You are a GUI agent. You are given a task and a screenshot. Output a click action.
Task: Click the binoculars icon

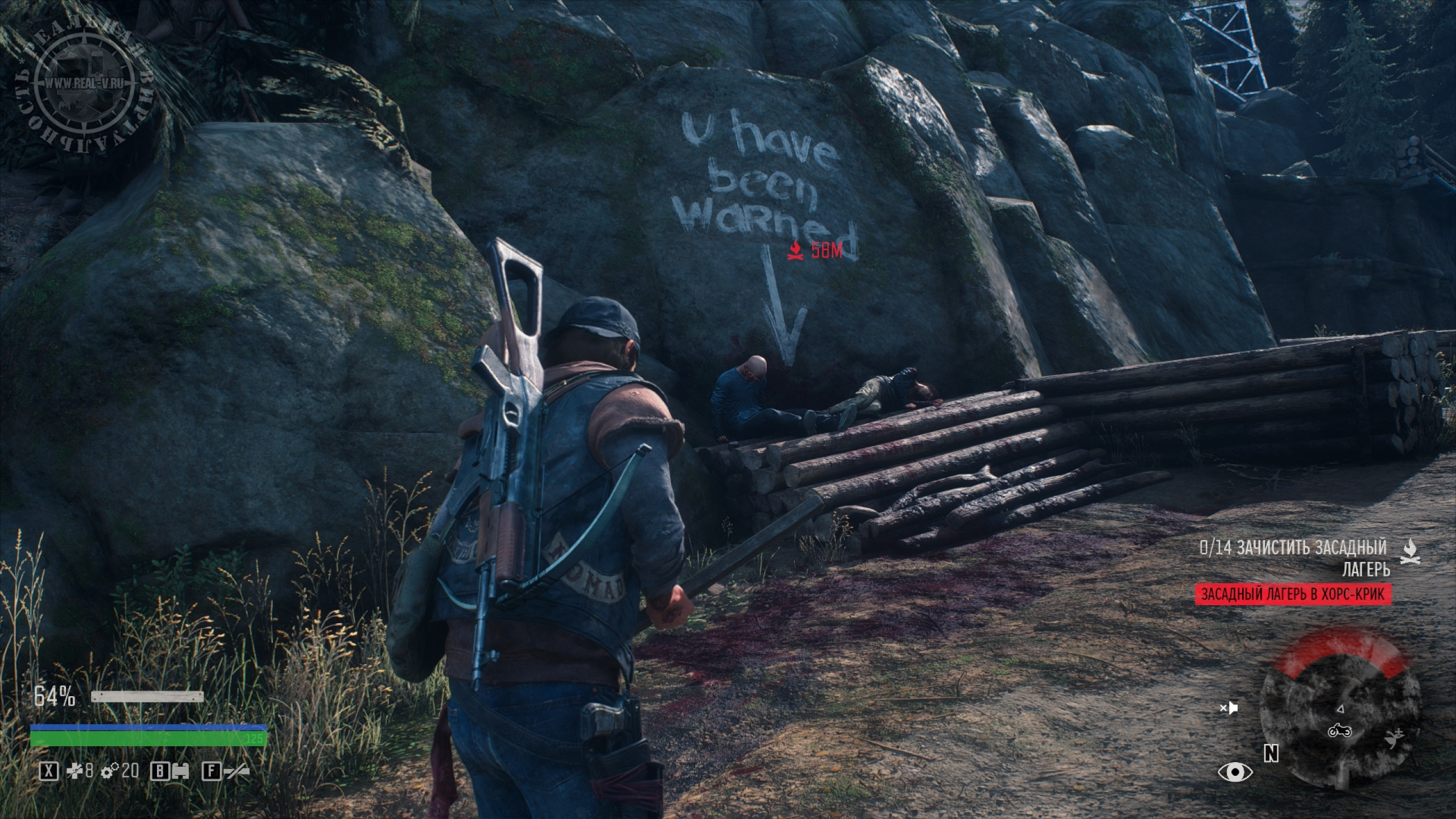tap(180, 771)
